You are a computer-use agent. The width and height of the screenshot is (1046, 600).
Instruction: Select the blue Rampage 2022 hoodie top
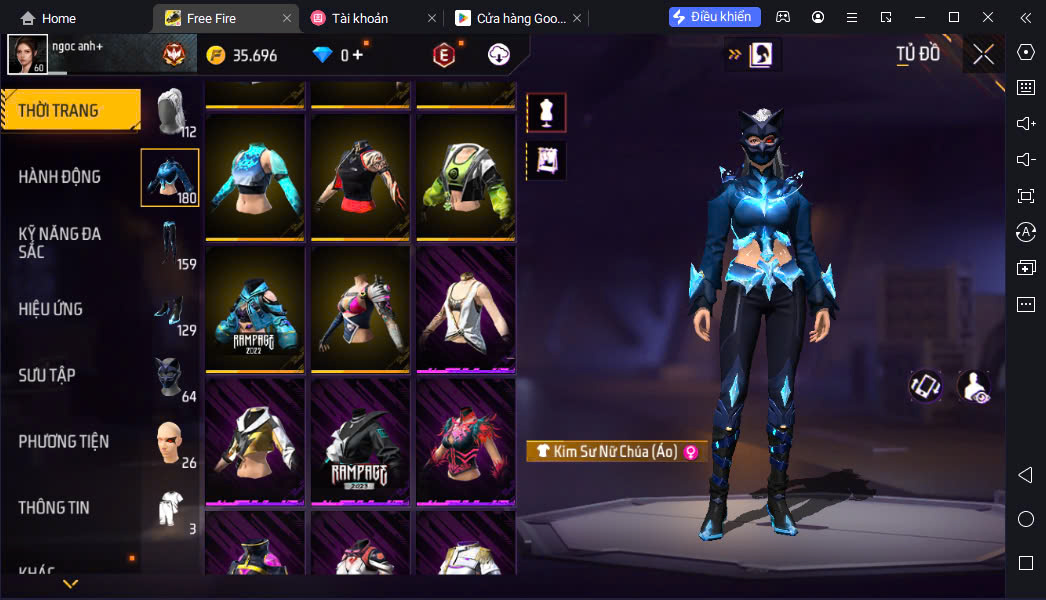tap(255, 308)
